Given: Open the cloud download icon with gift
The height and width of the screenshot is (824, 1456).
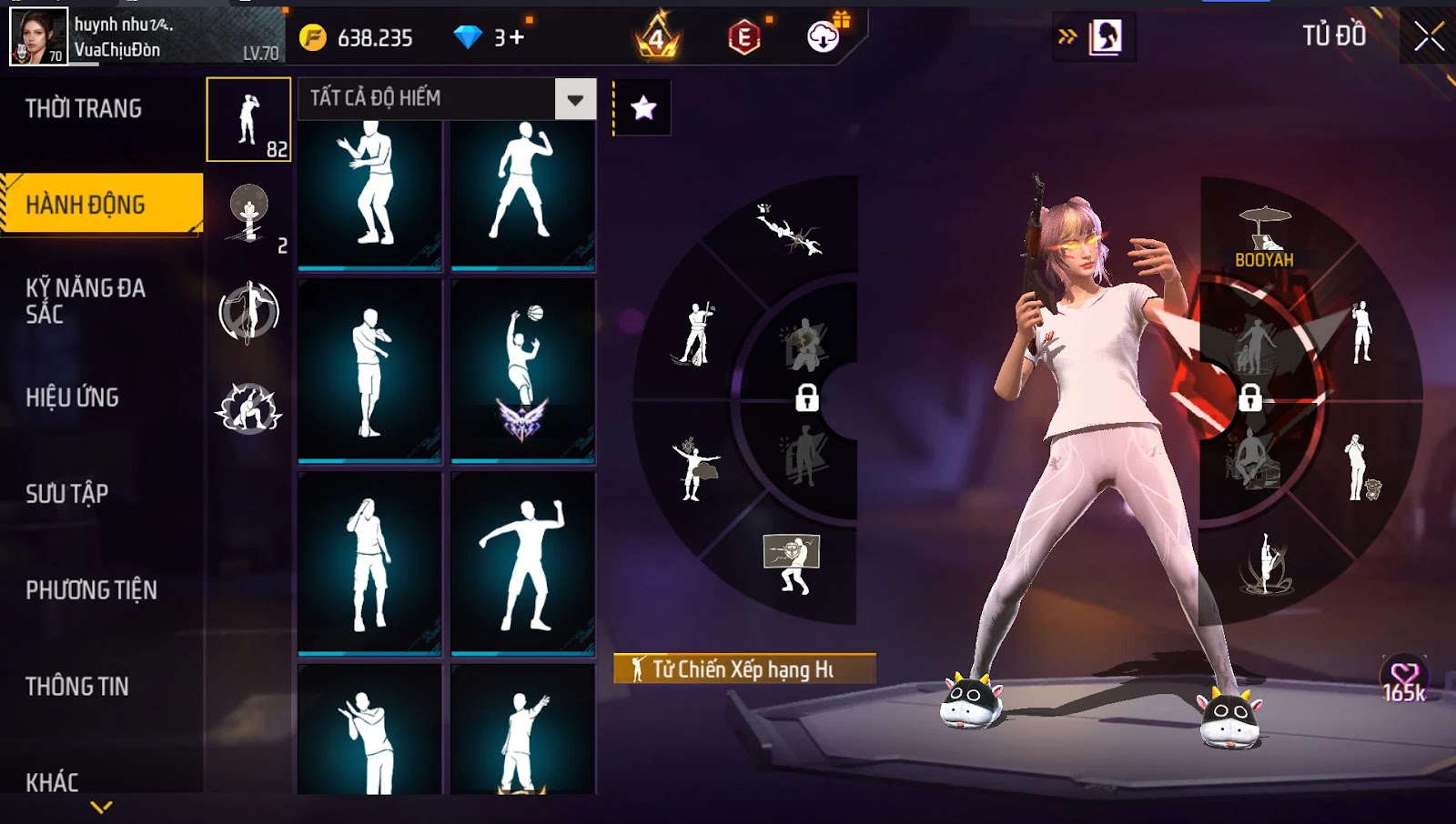Looking at the screenshot, I should (824, 36).
